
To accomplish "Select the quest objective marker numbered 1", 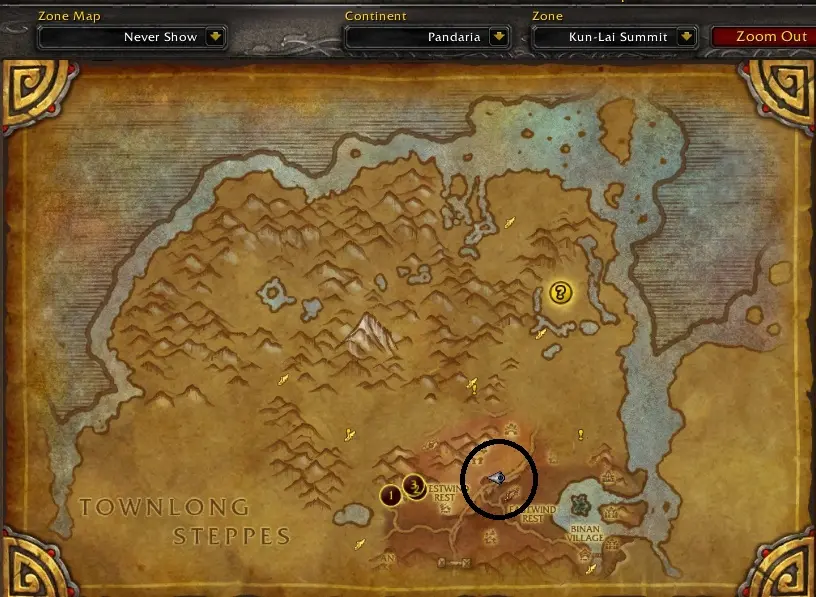I will coord(391,494).
